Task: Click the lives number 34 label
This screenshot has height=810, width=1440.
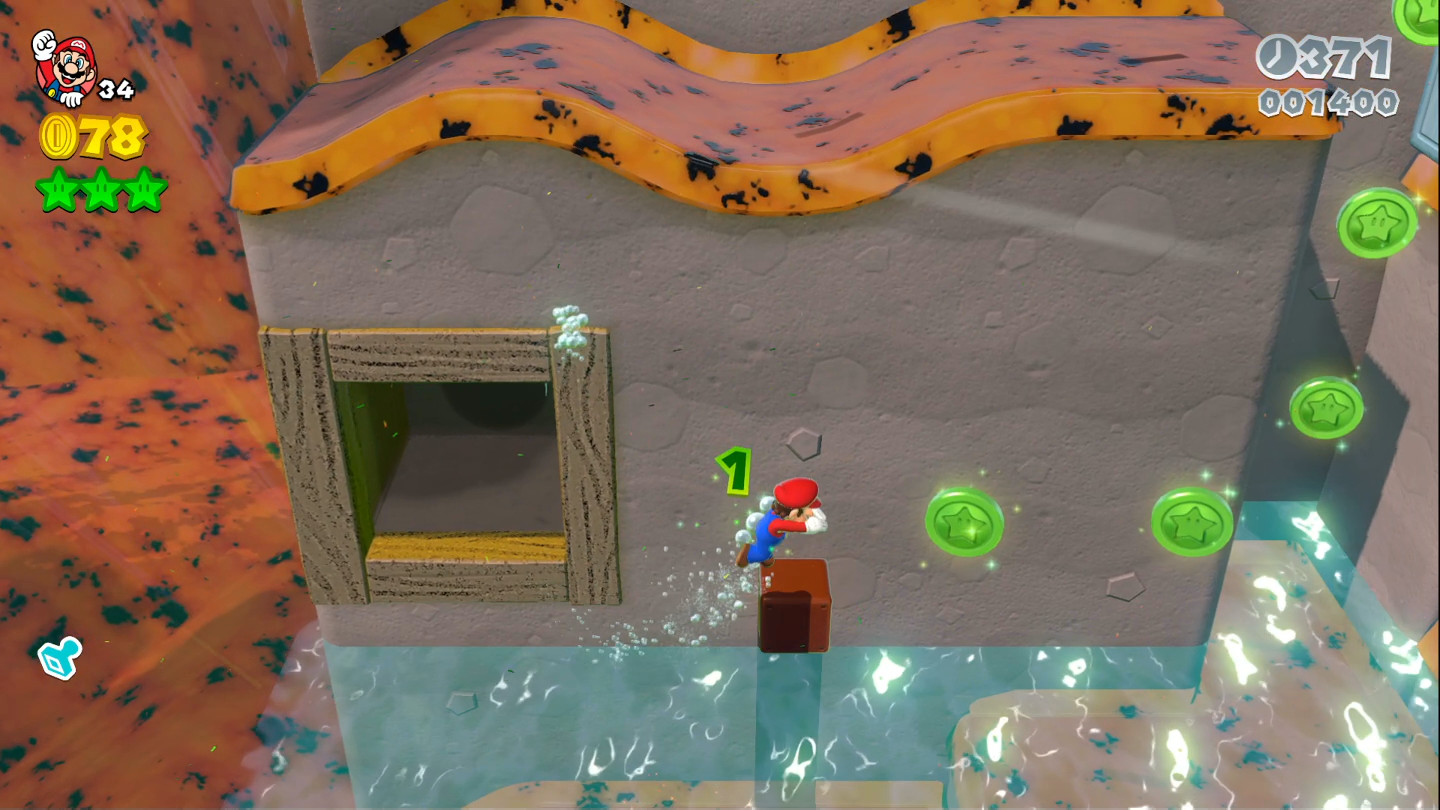Action: [x=117, y=90]
